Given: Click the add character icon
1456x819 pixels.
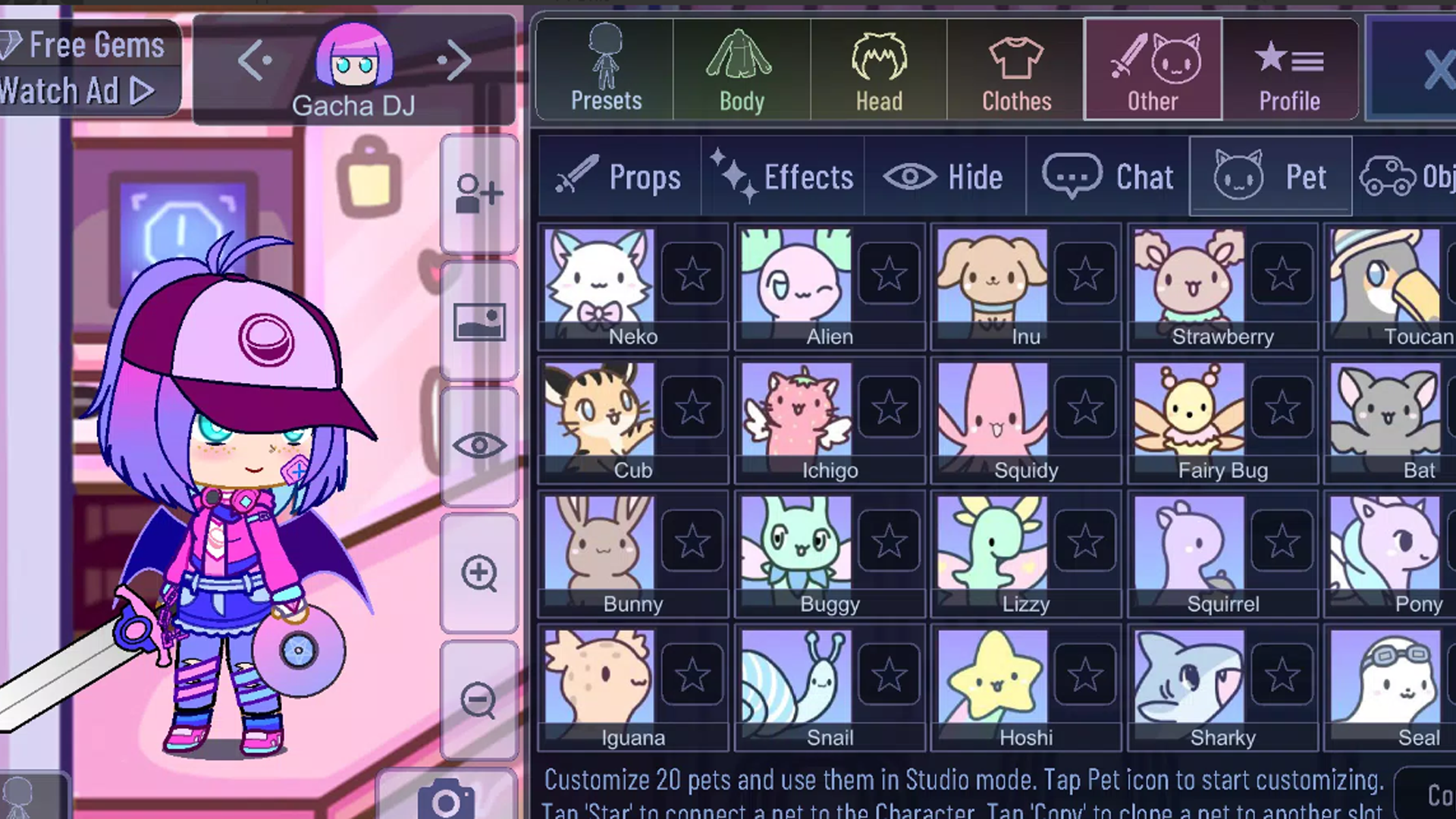Looking at the screenshot, I should [x=479, y=192].
